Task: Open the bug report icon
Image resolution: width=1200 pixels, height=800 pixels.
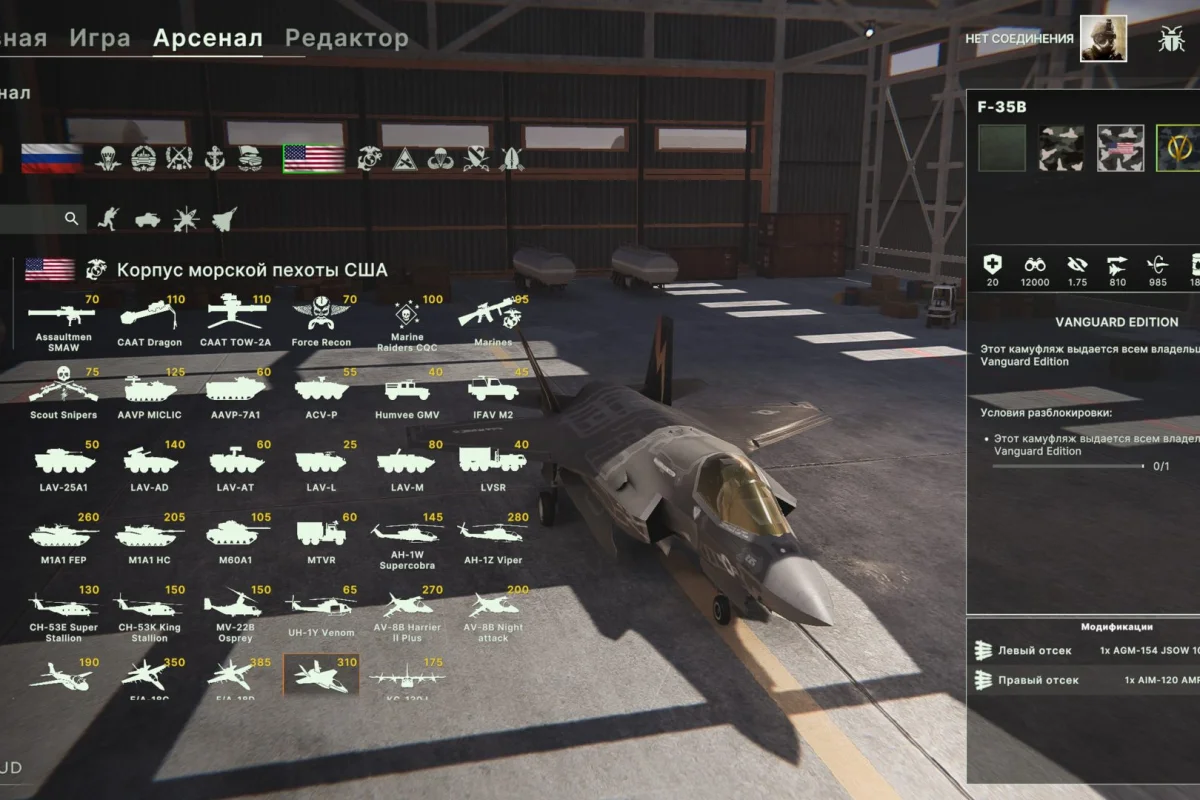Action: (x=1170, y=39)
